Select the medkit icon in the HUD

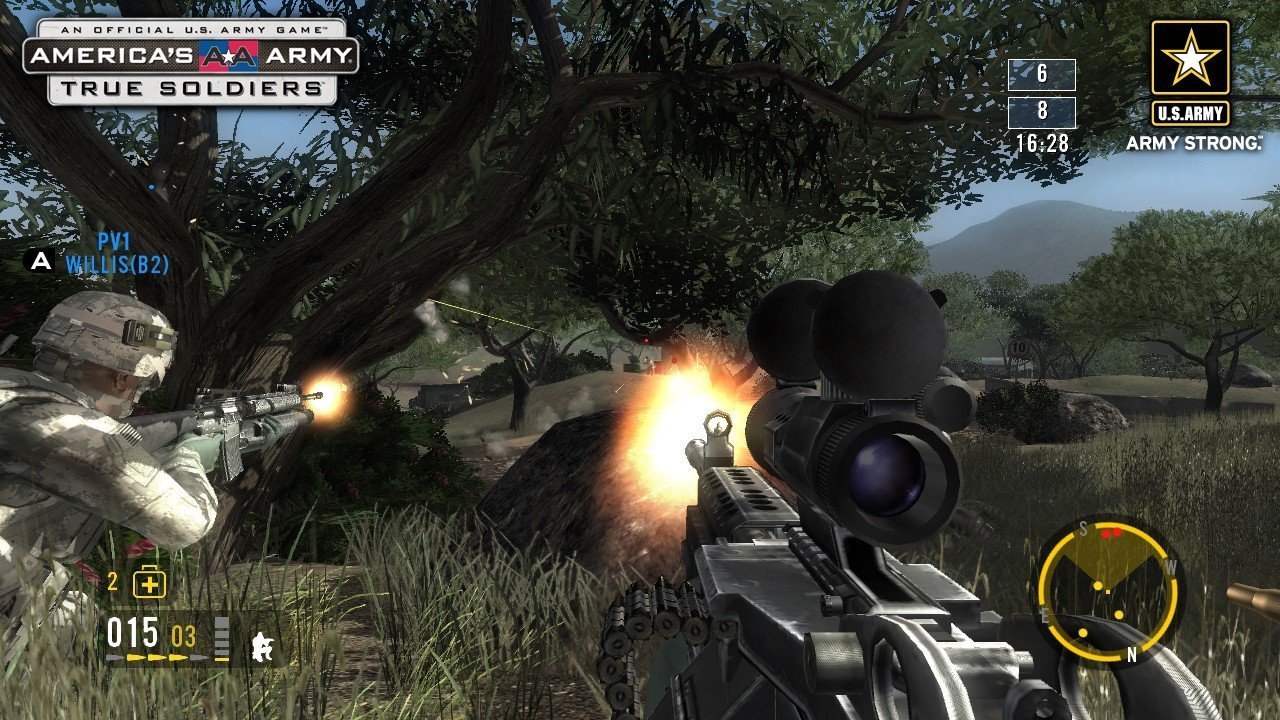click(151, 582)
